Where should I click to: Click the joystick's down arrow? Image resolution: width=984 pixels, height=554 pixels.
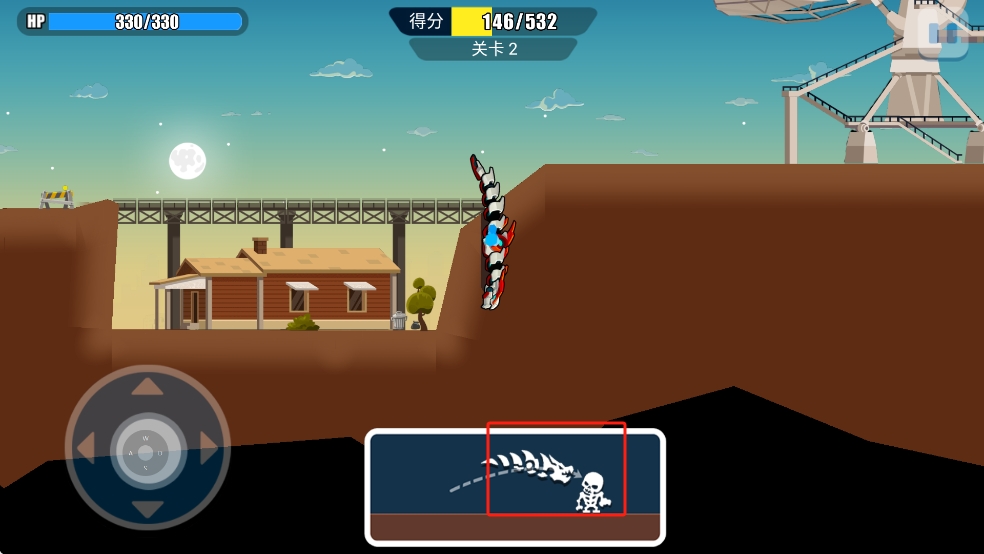[x=148, y=509]
